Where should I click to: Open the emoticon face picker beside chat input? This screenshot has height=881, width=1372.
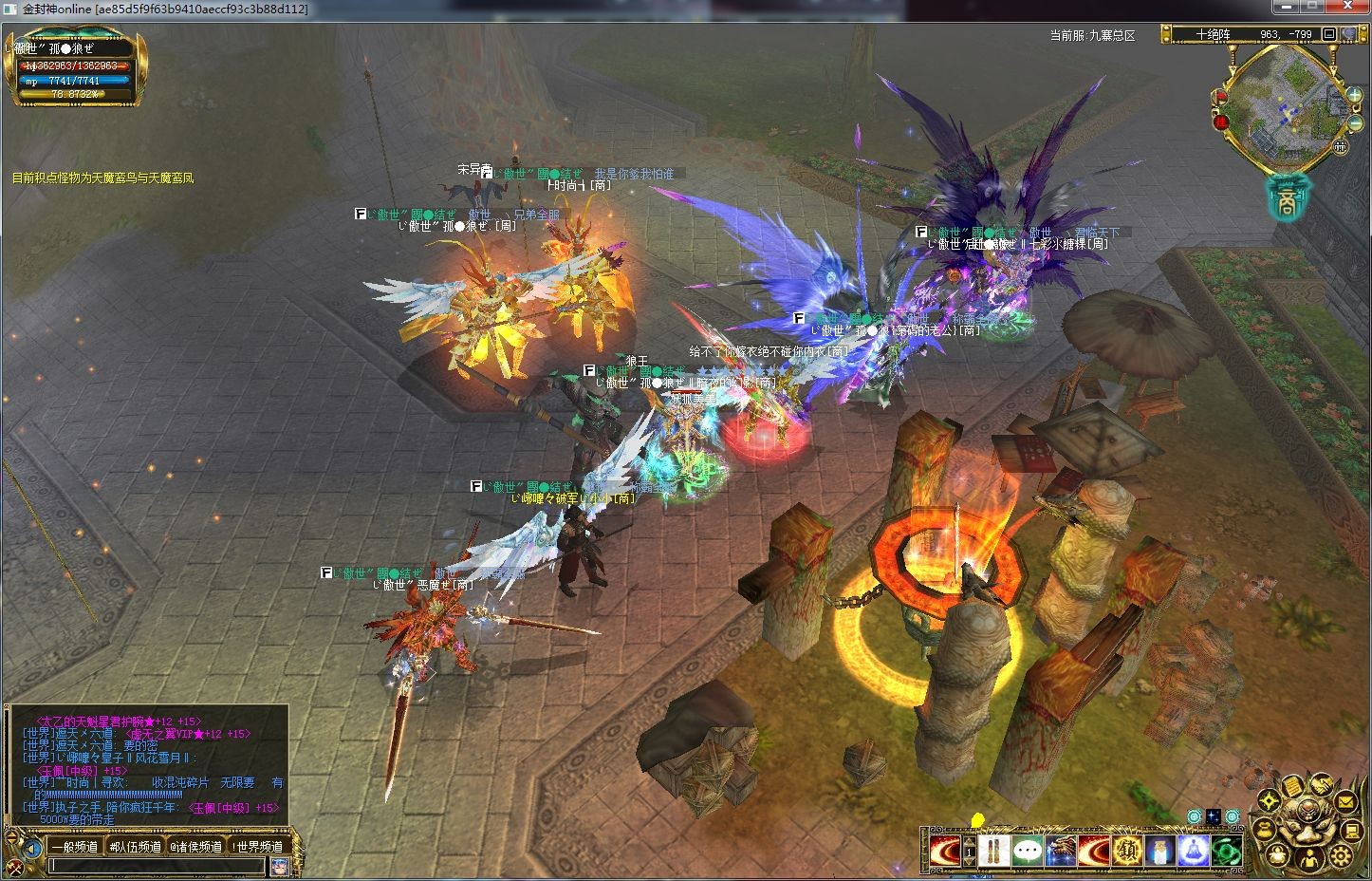point(279,866)
